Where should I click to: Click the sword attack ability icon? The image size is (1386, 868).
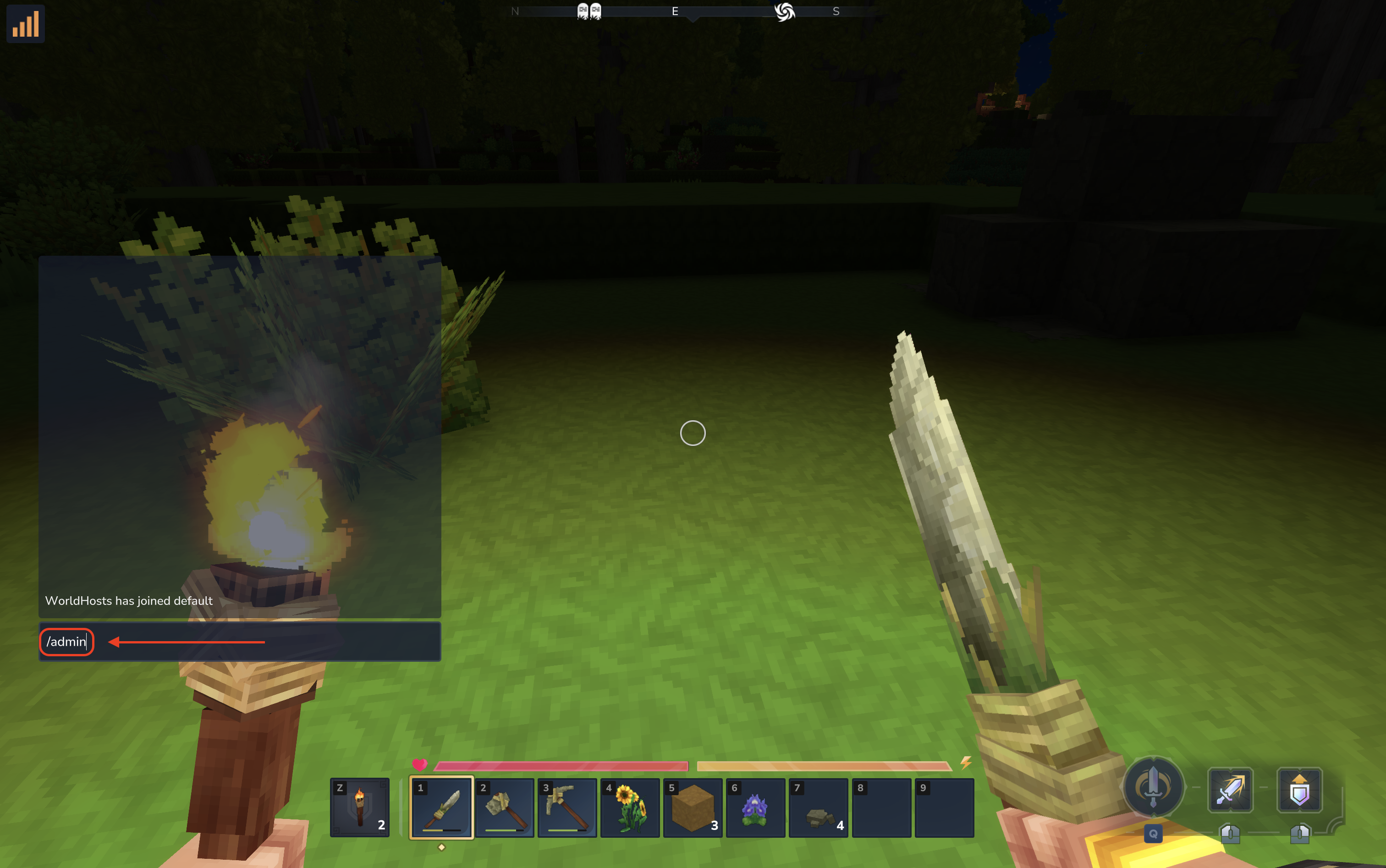pyautogui.click(x=1230, y=790)
